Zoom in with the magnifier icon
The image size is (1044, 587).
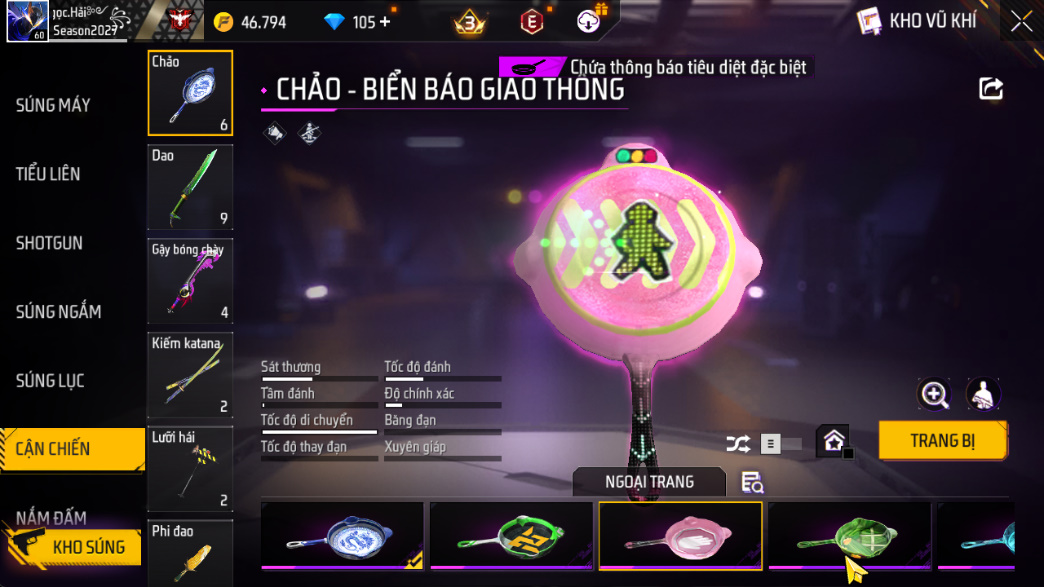934,394
